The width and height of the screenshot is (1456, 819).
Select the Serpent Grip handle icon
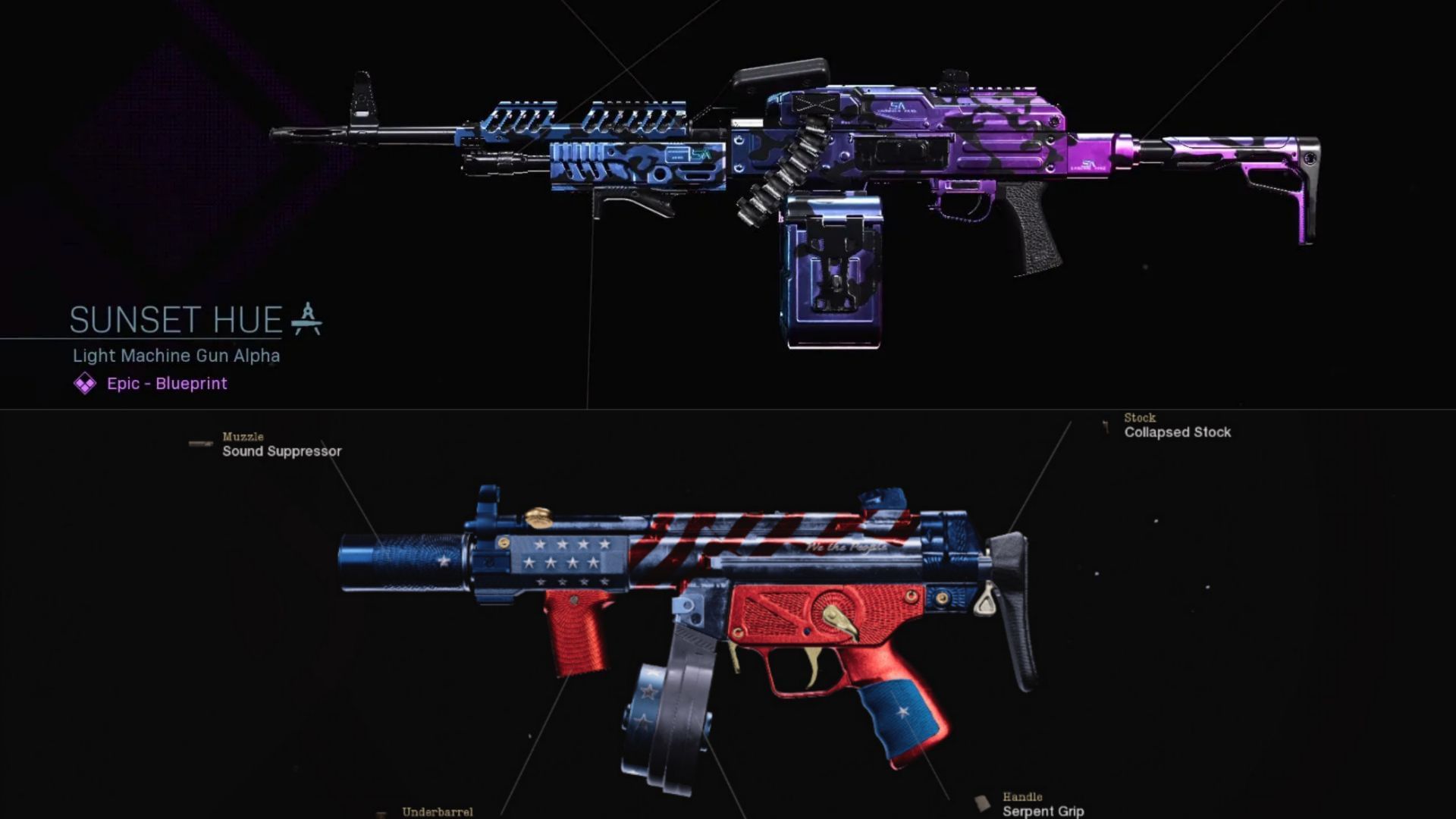(x=983, y=802)
